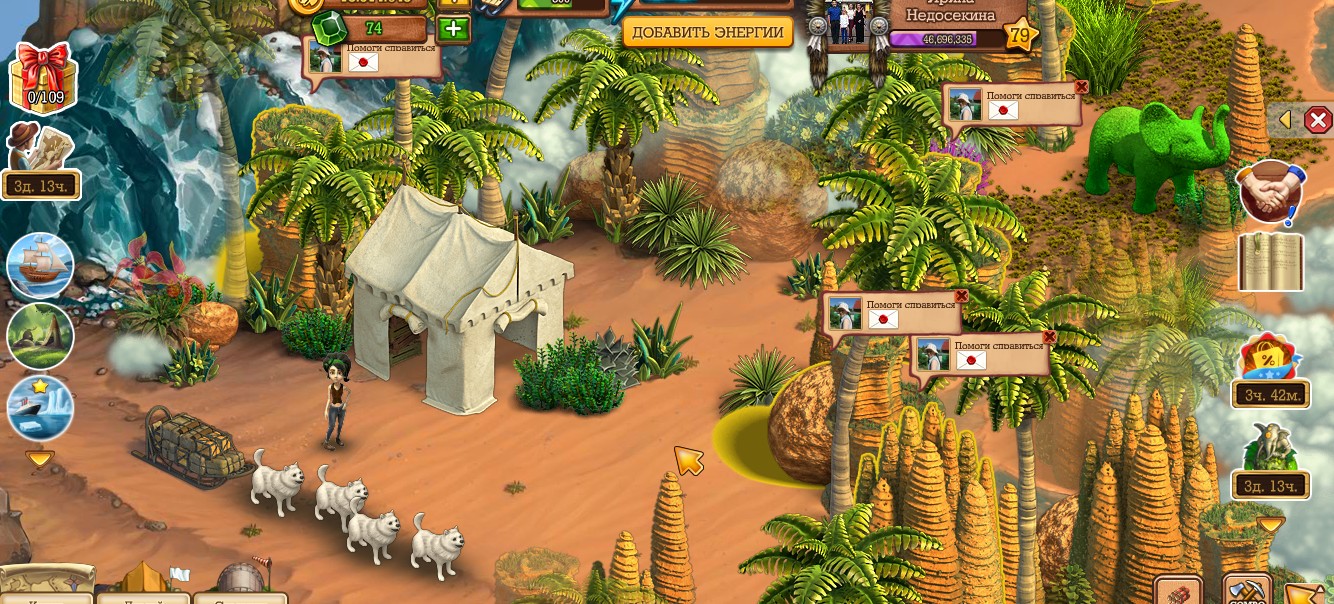
Task: Select the jungle cave location icon
Action: click(x=40, y=336)
